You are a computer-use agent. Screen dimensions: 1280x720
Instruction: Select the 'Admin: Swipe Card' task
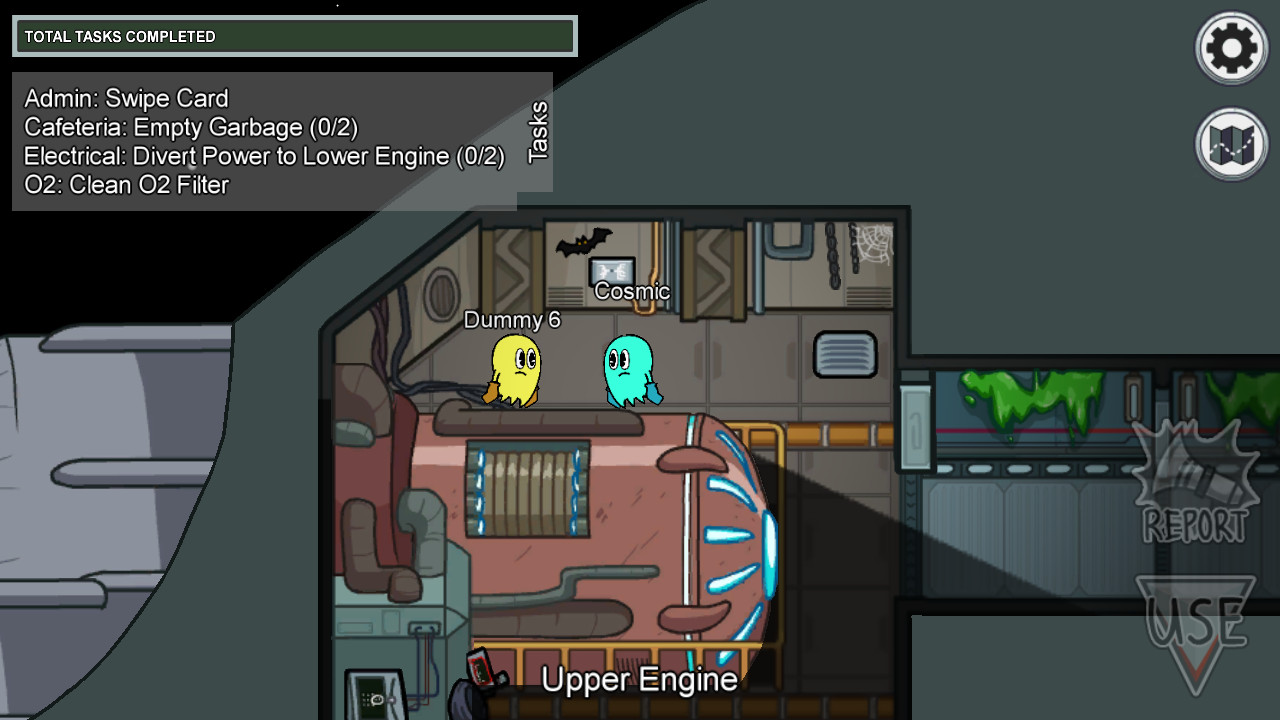coord(125,99)
